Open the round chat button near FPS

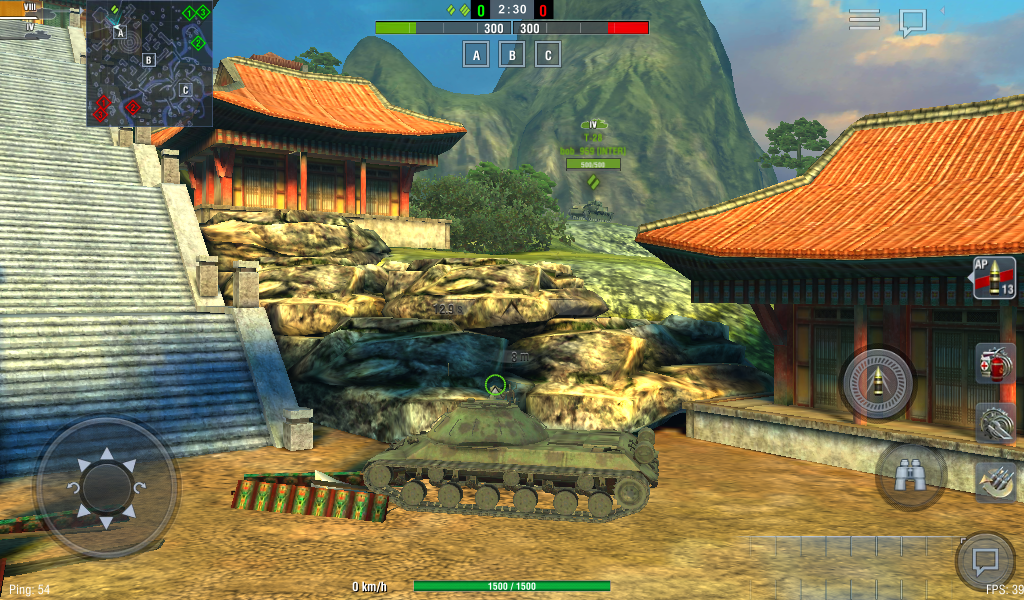[985, 561]
